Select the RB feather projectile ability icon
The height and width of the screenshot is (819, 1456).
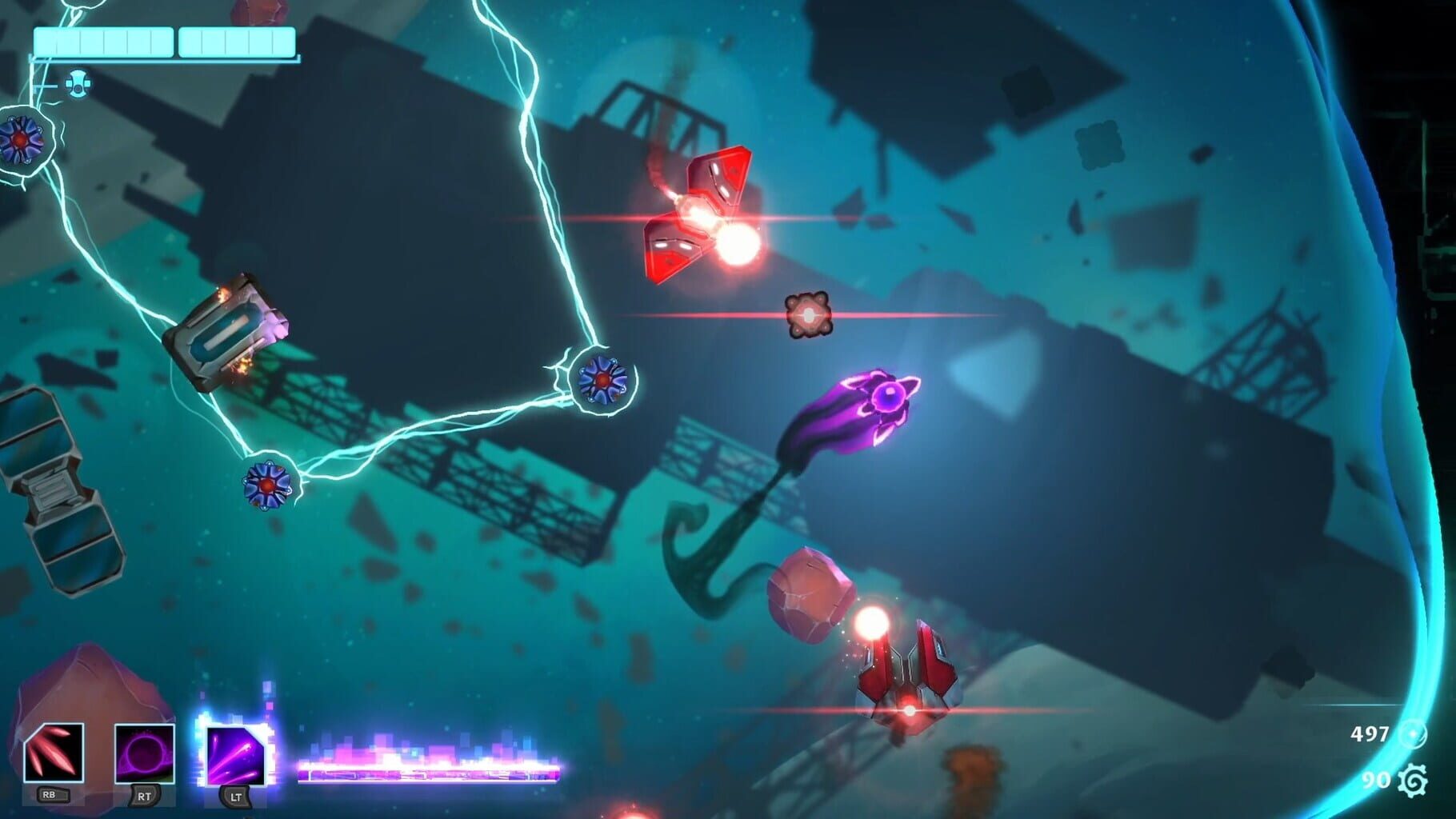click(x=53, y=750)
